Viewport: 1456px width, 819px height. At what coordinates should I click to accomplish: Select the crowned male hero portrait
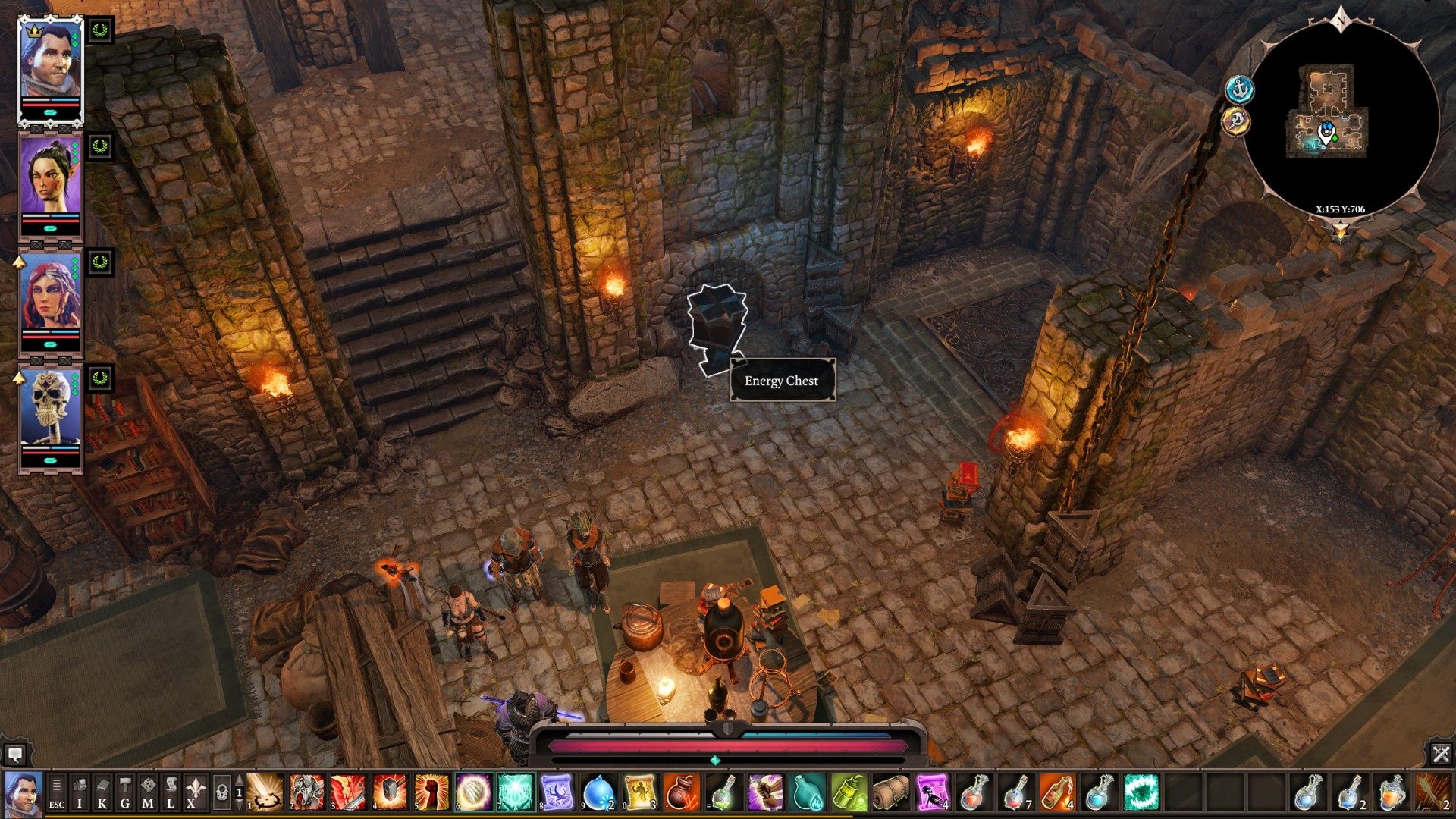(50, 67)
